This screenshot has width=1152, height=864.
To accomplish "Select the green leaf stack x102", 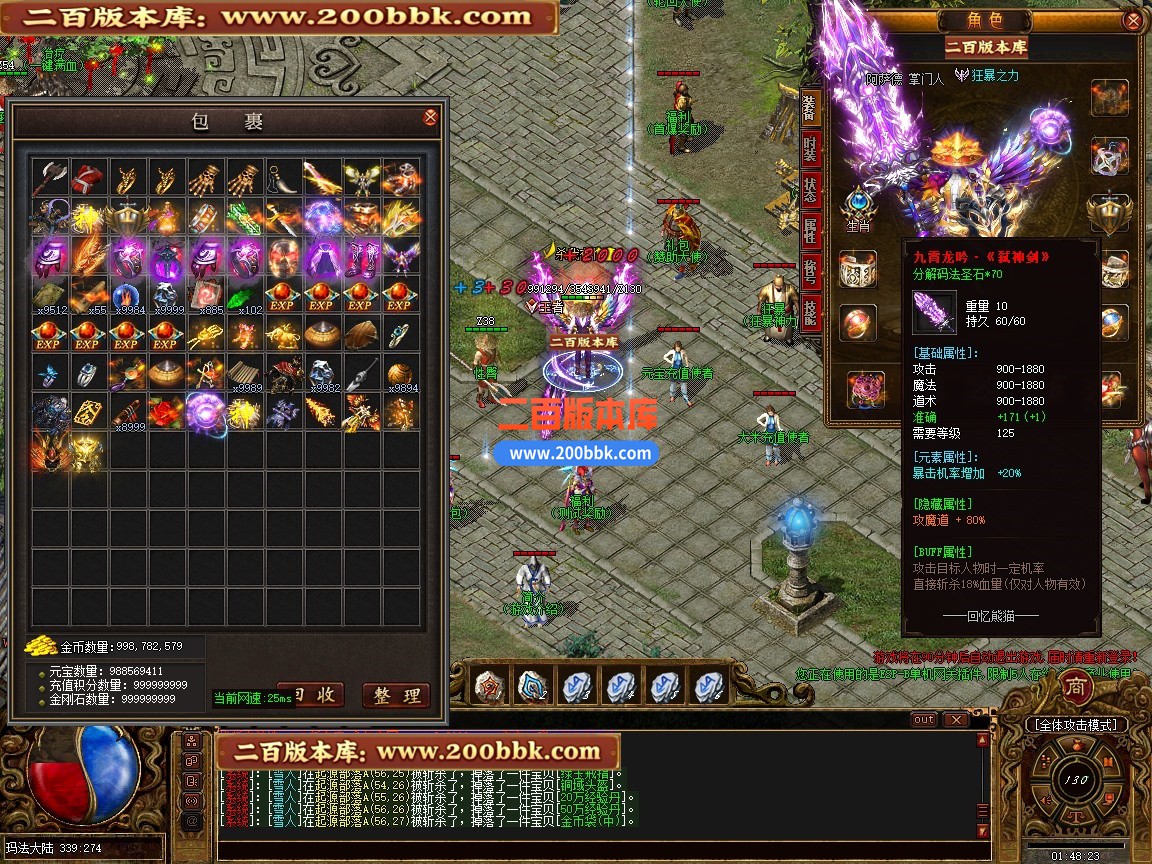I will click(244, 296).
